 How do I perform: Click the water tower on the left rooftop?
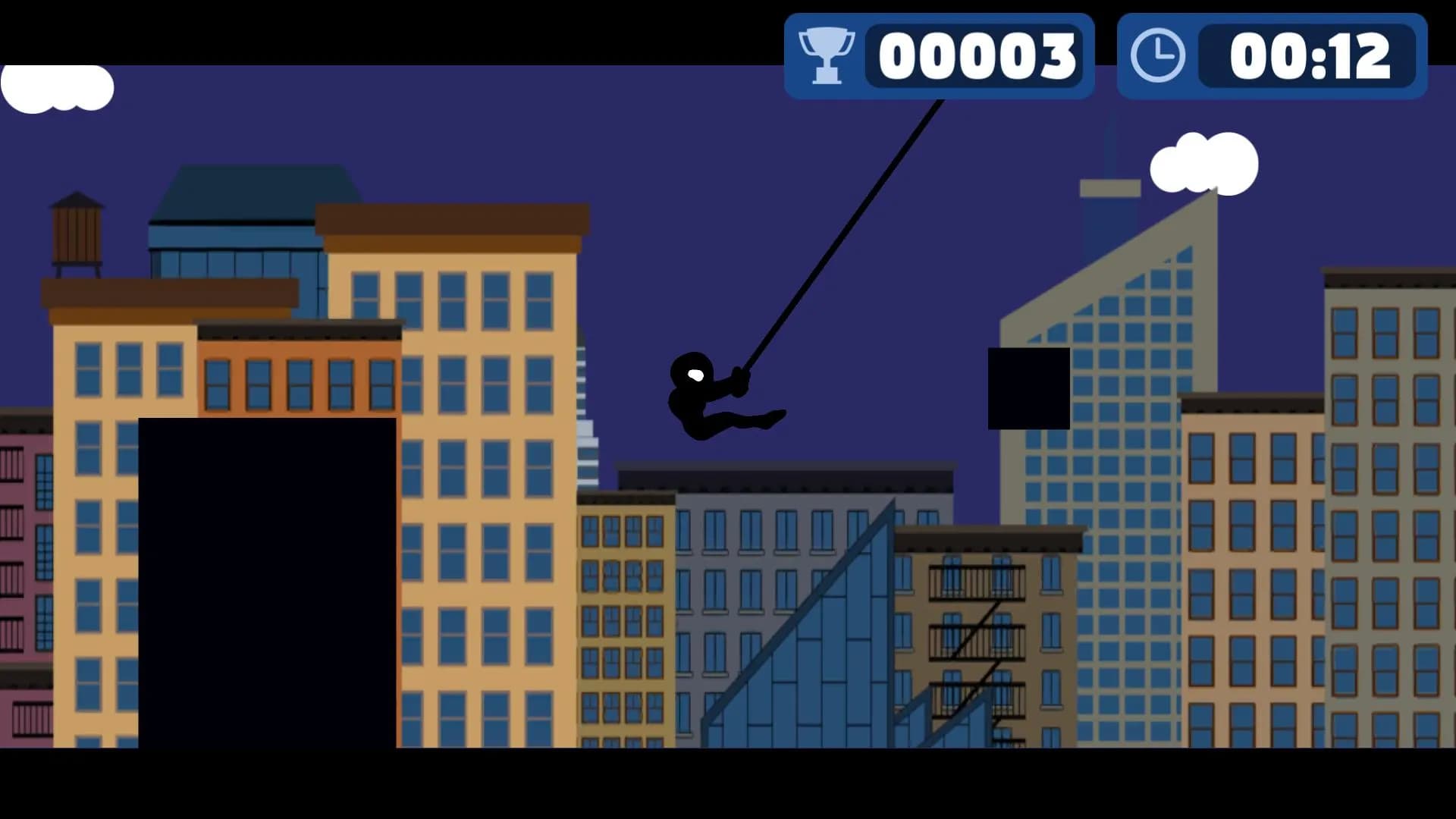click(76, 227)
